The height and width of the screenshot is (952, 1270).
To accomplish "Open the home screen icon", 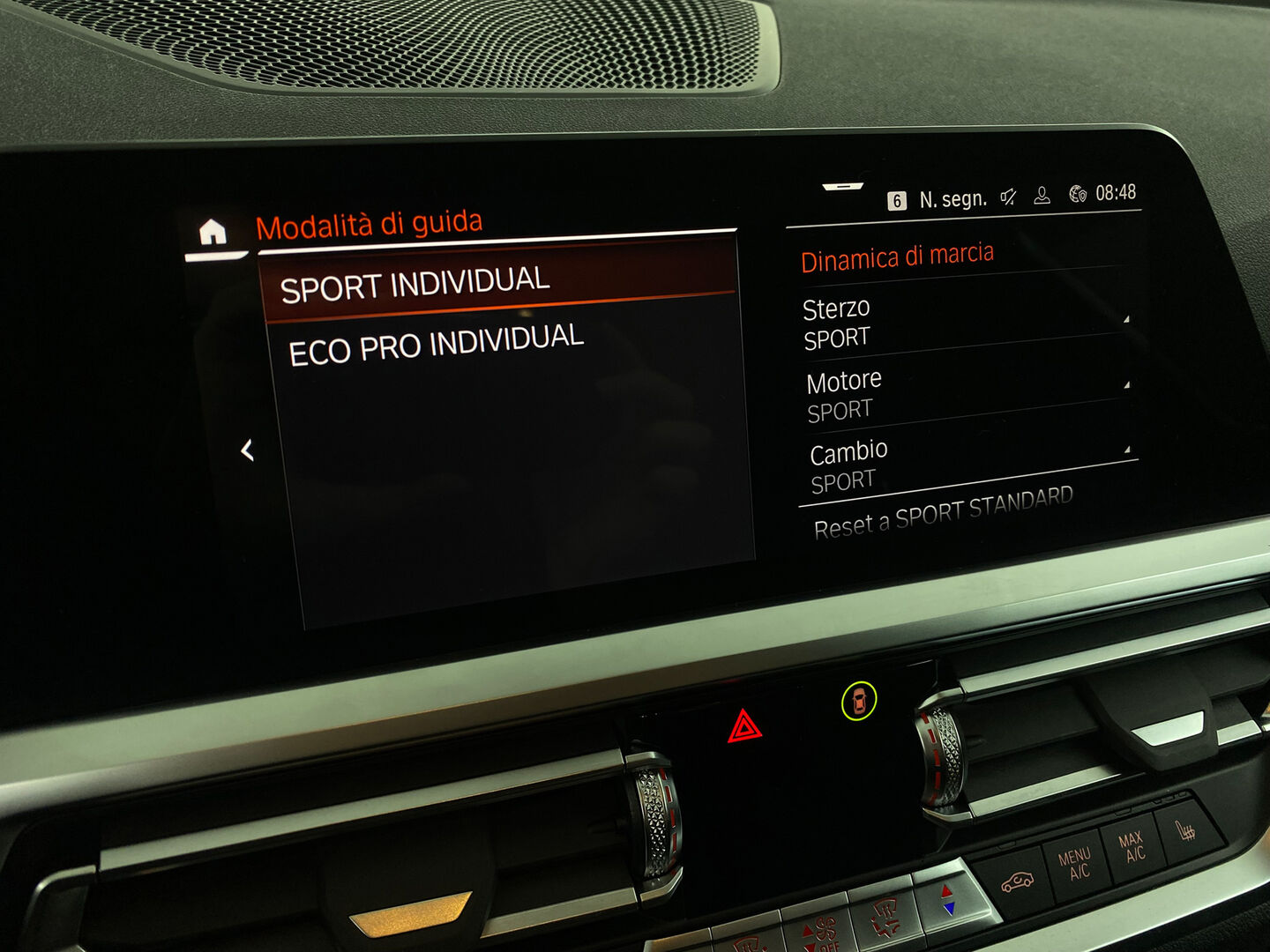I will point(213,233).
